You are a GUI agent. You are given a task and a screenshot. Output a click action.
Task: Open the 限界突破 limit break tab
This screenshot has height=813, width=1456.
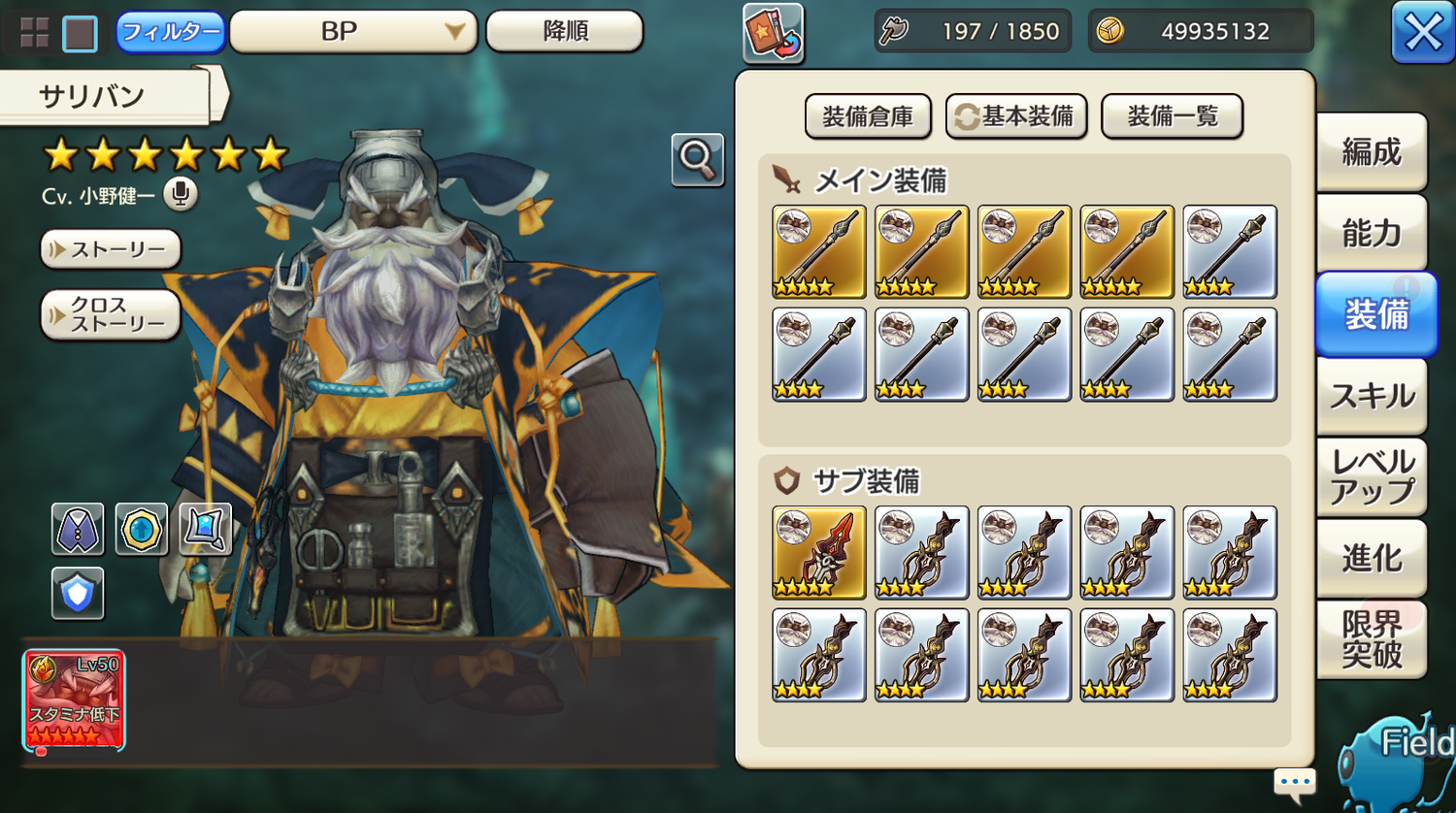1371,638
